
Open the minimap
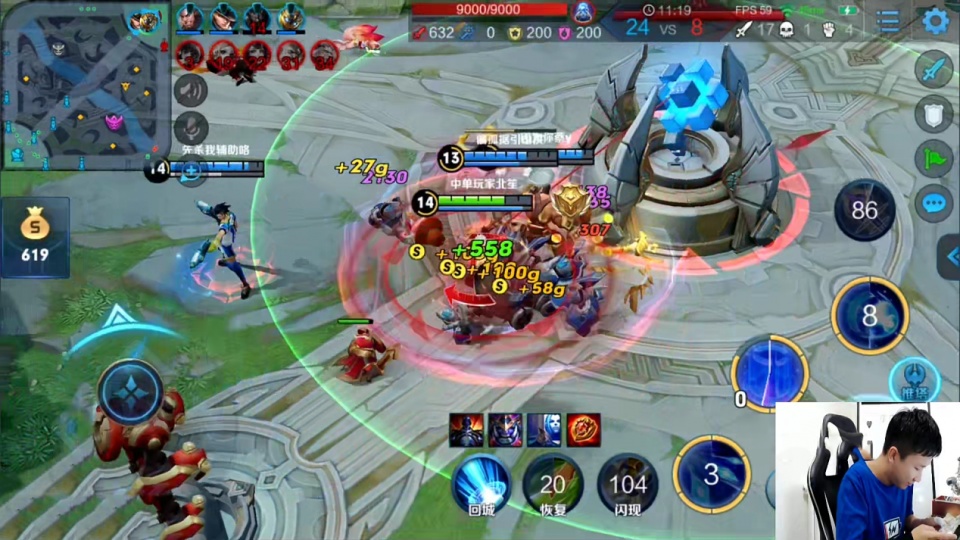click(x=82, y=82)
